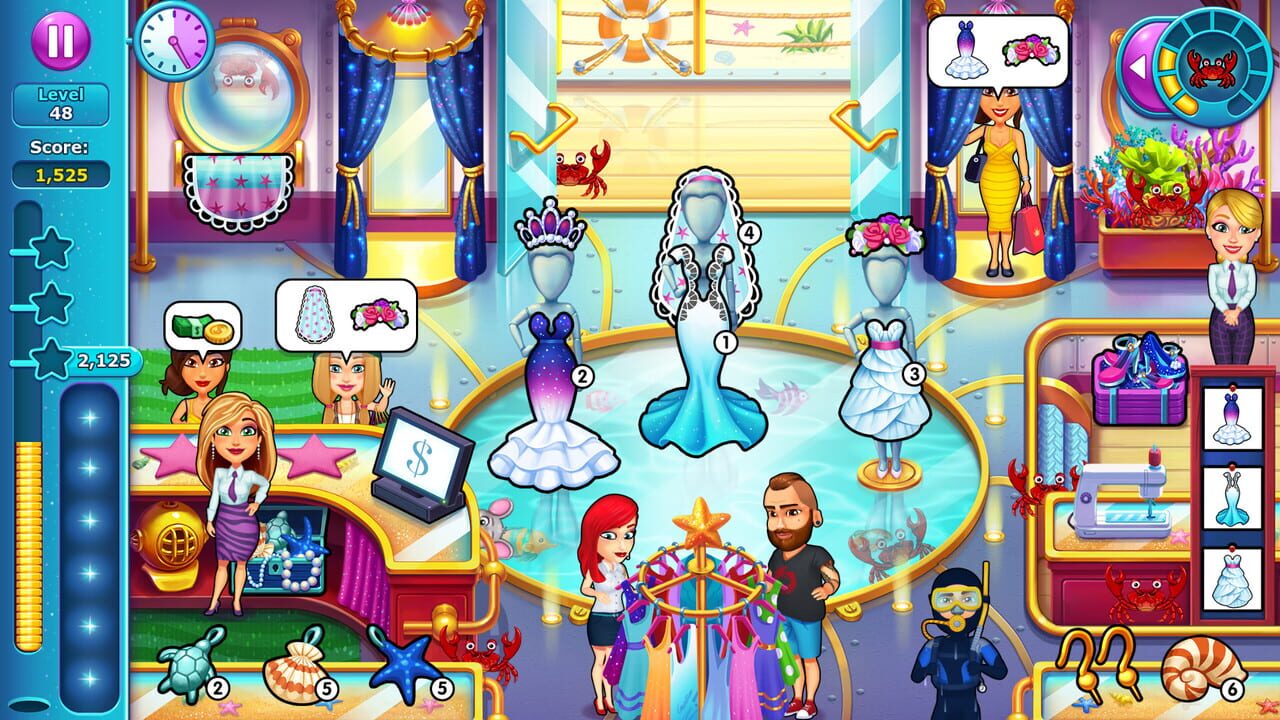Screen dimensions: 1280x720
Task: Click the scuba diver in the pool
Action: (953, 605)
